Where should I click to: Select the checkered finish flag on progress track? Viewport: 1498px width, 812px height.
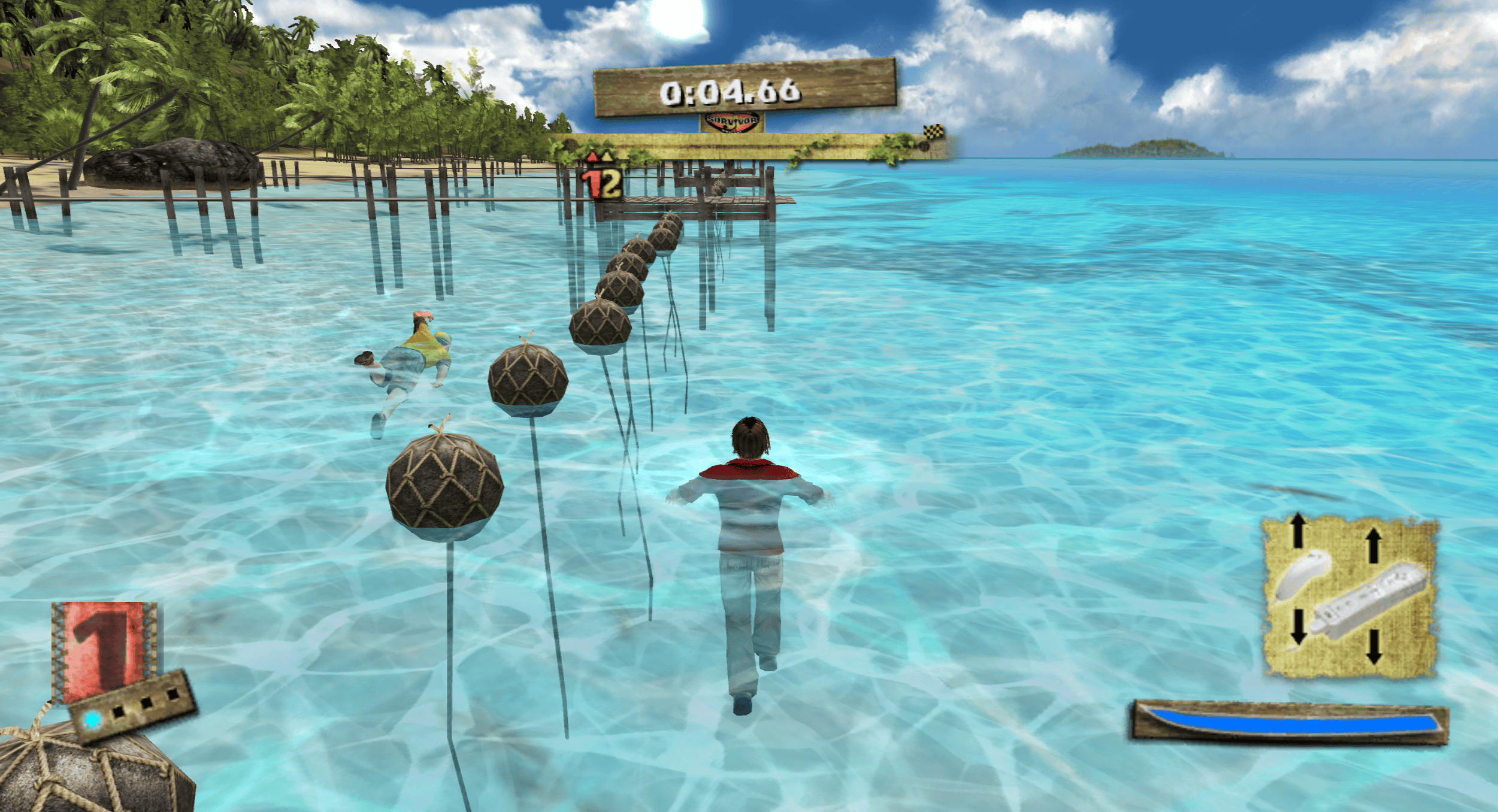pyautogui.click(x=933, y=132)
